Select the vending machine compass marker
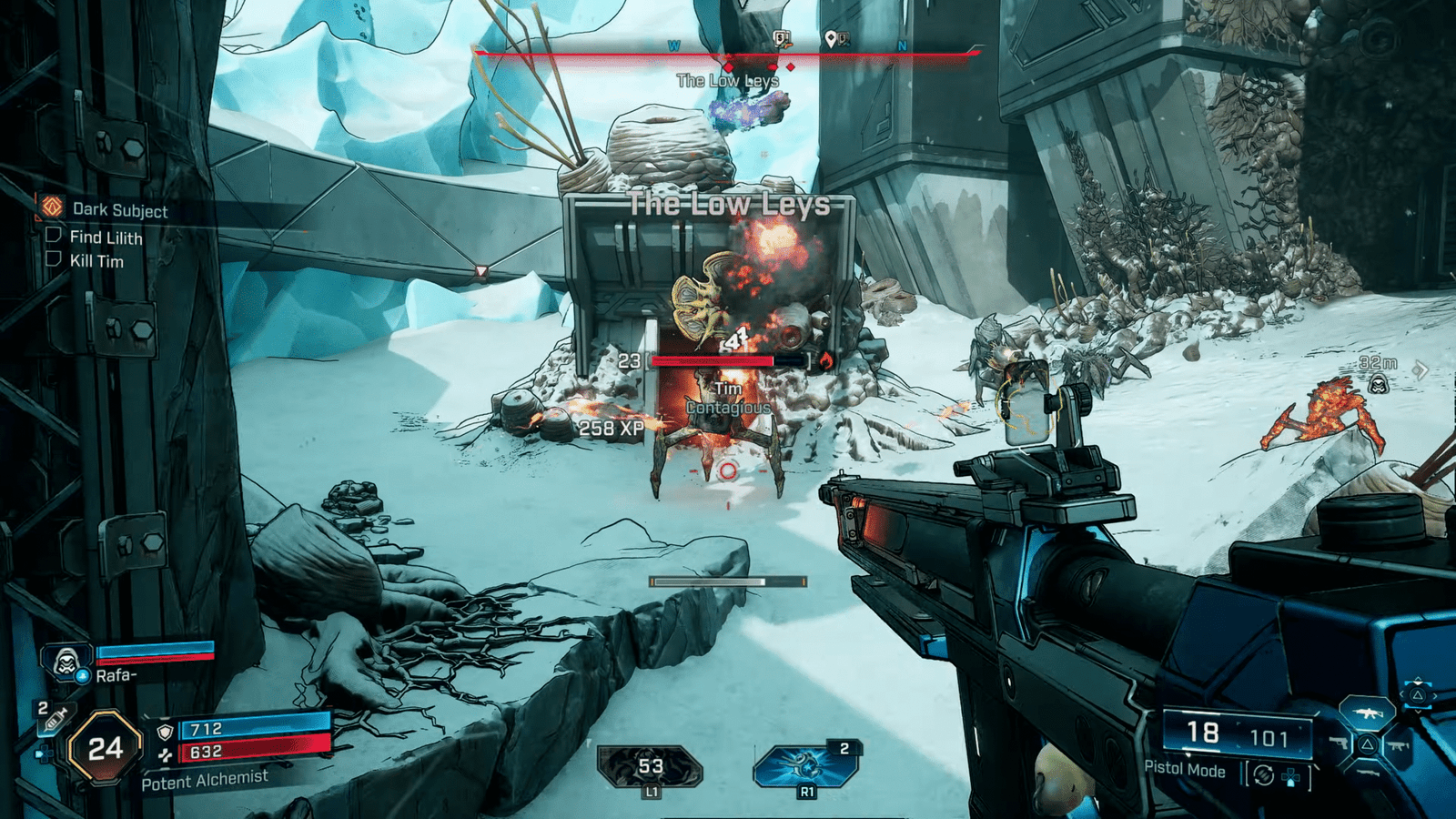 pyautogui.click(x=781, y=38)
